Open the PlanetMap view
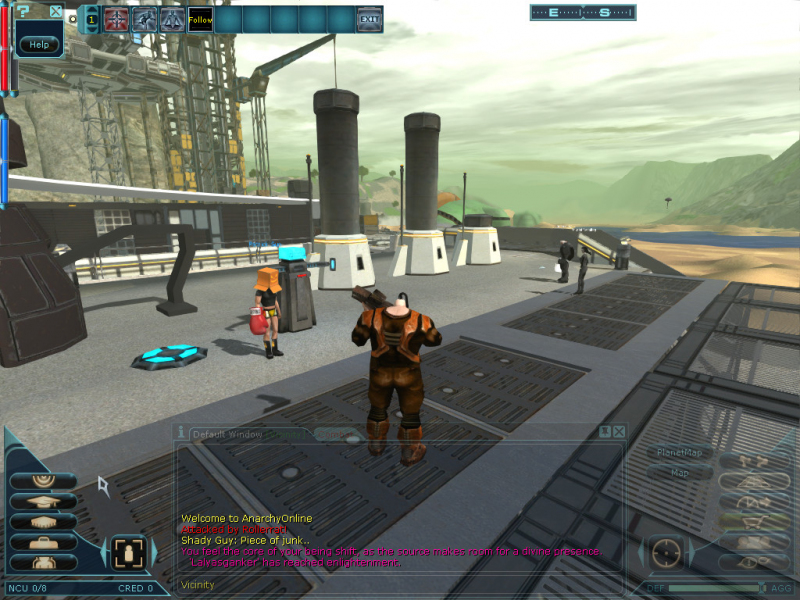Screen dimensions: 800x600 pos(679,453)
